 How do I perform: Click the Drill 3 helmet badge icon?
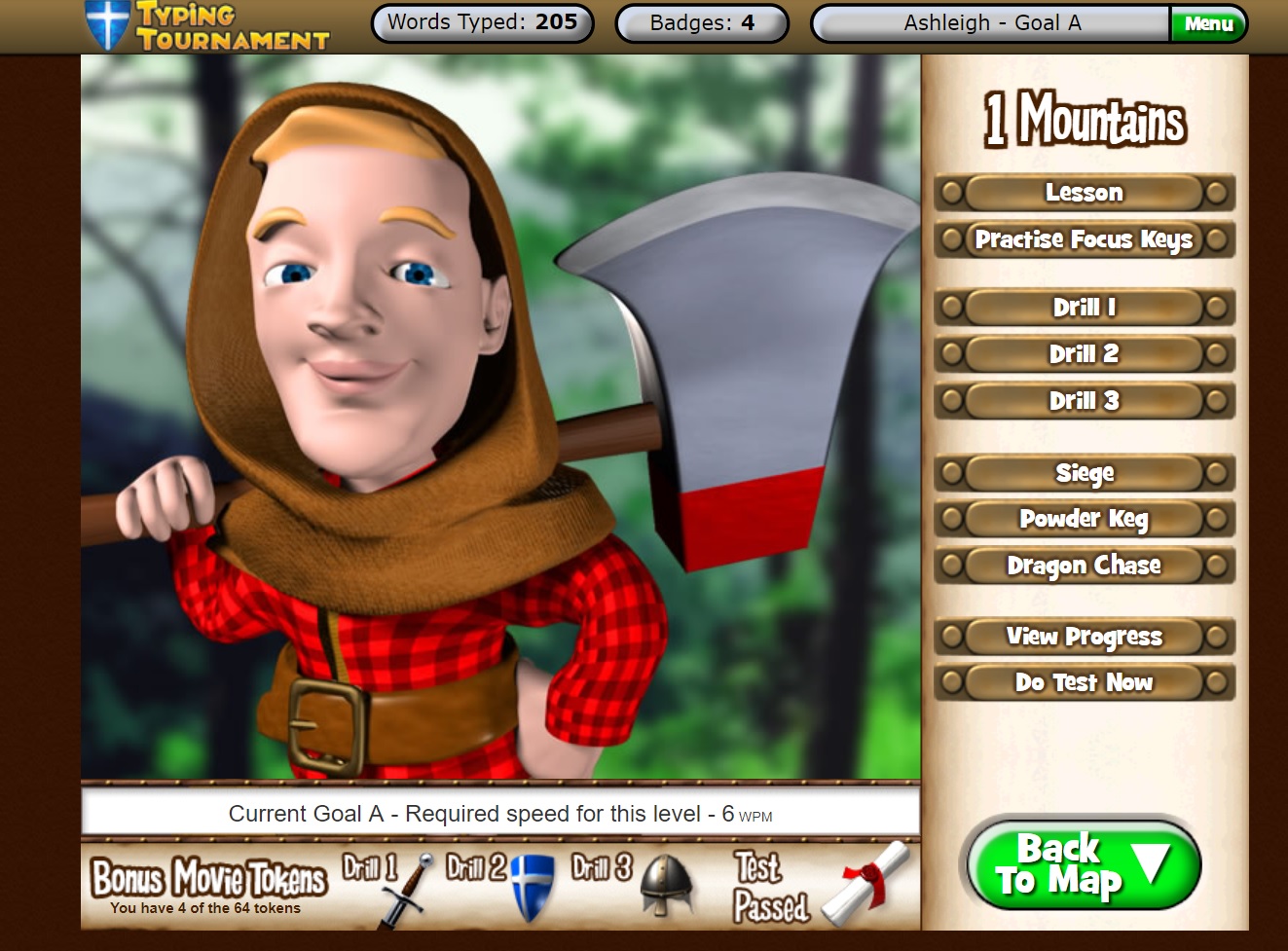click(x=664, y=881)
